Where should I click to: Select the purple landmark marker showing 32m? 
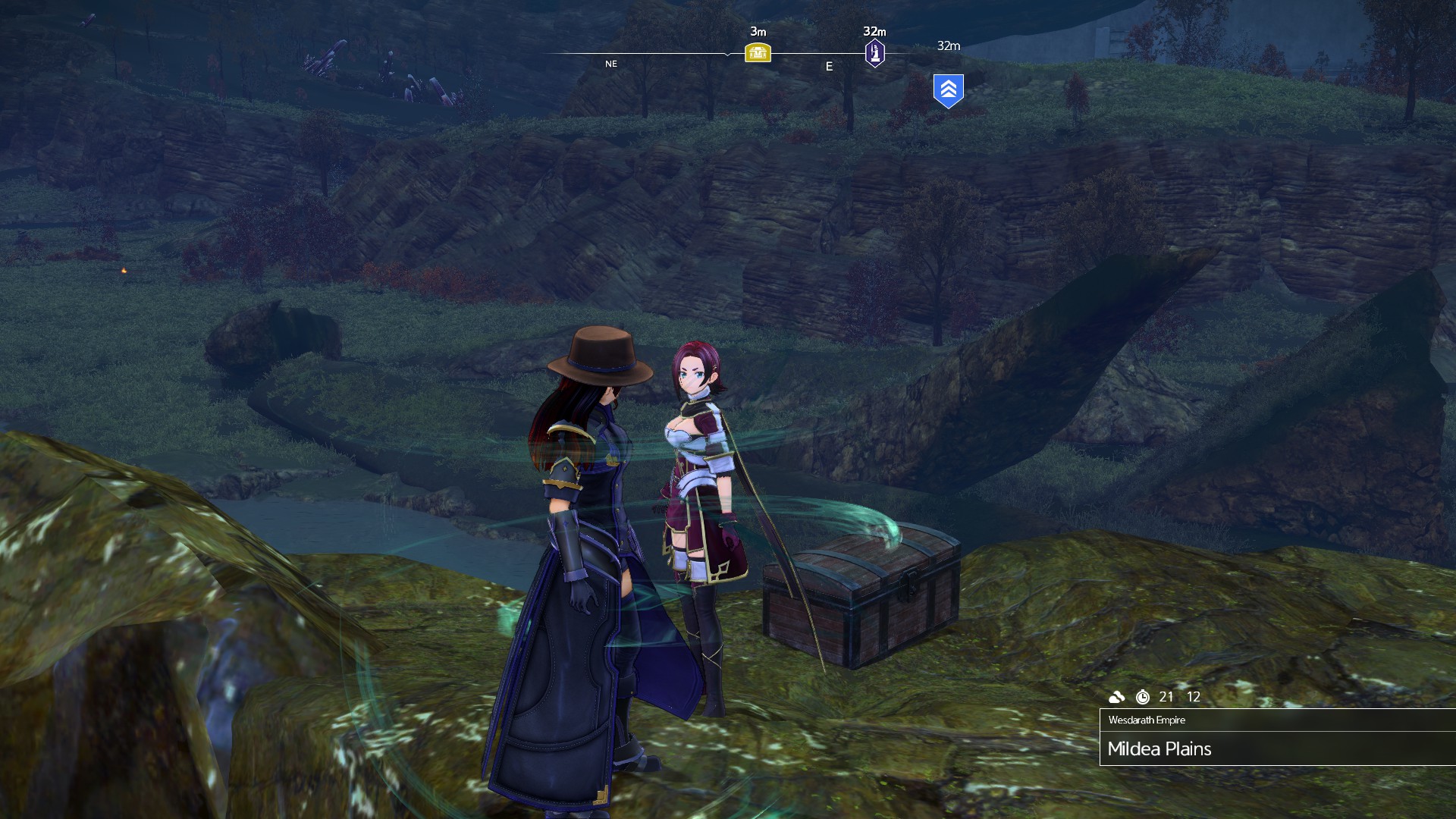[x=874, y=52]
